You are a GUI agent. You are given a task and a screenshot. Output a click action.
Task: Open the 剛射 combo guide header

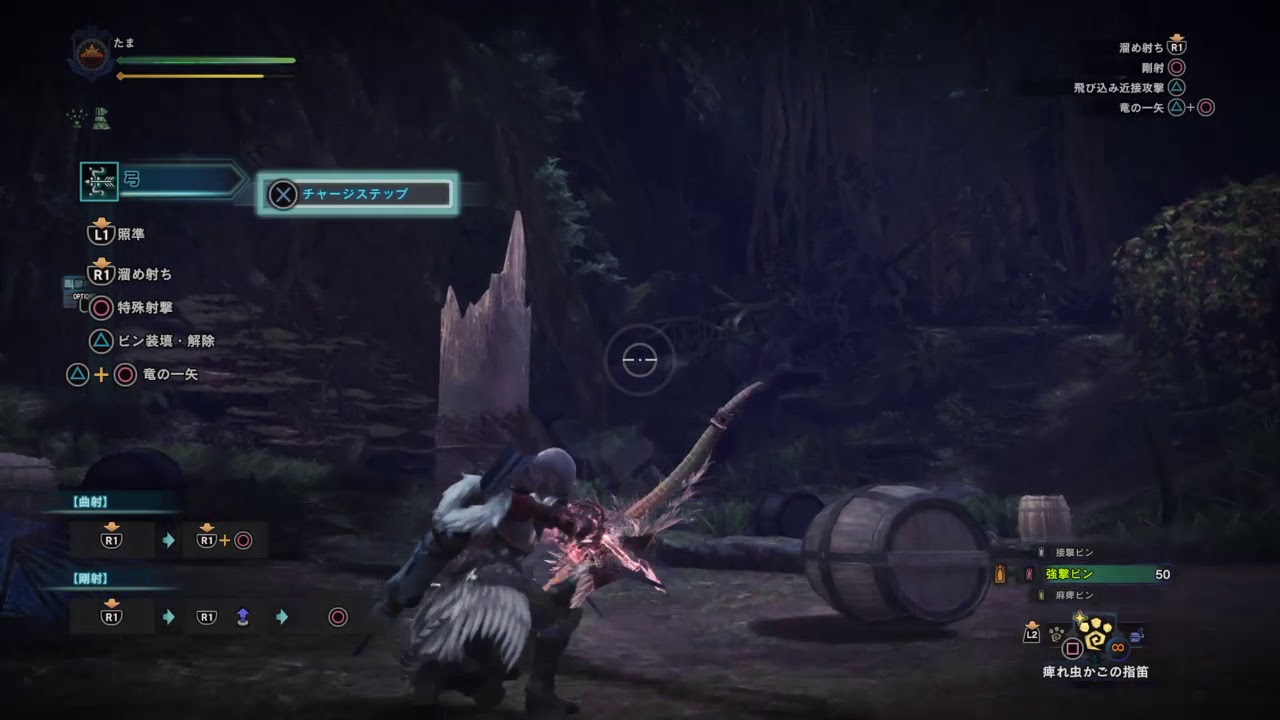[x=92, y=578]
